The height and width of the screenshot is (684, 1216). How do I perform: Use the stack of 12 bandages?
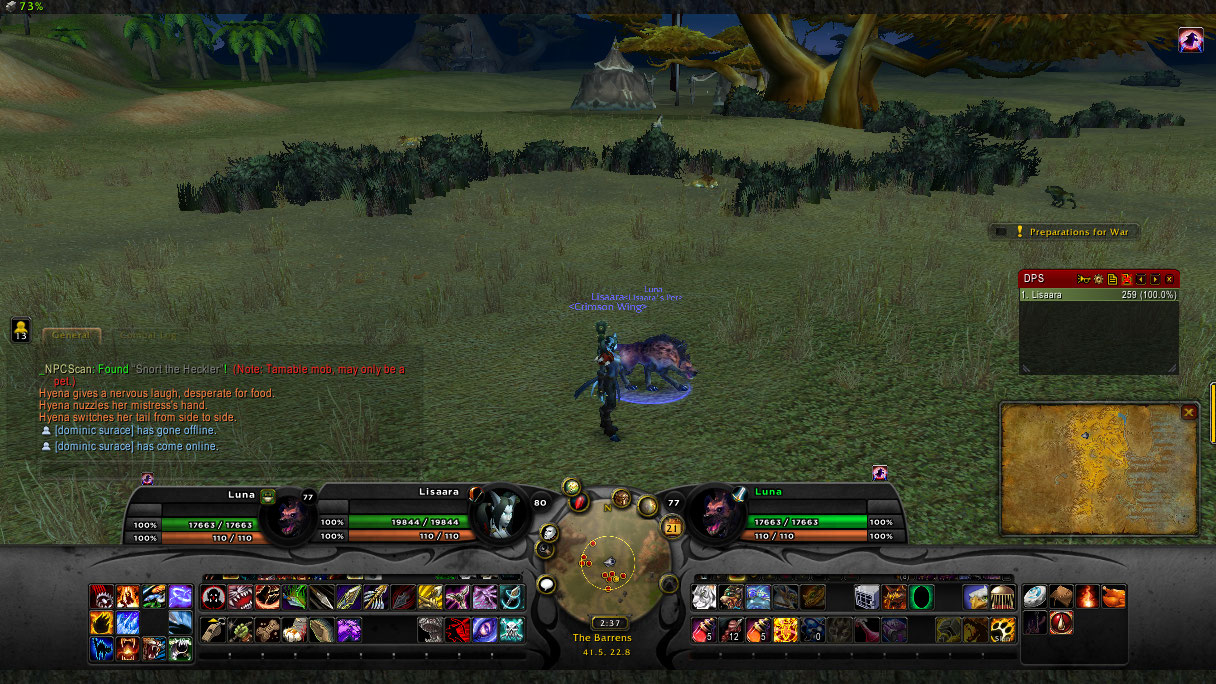point(730,630)
